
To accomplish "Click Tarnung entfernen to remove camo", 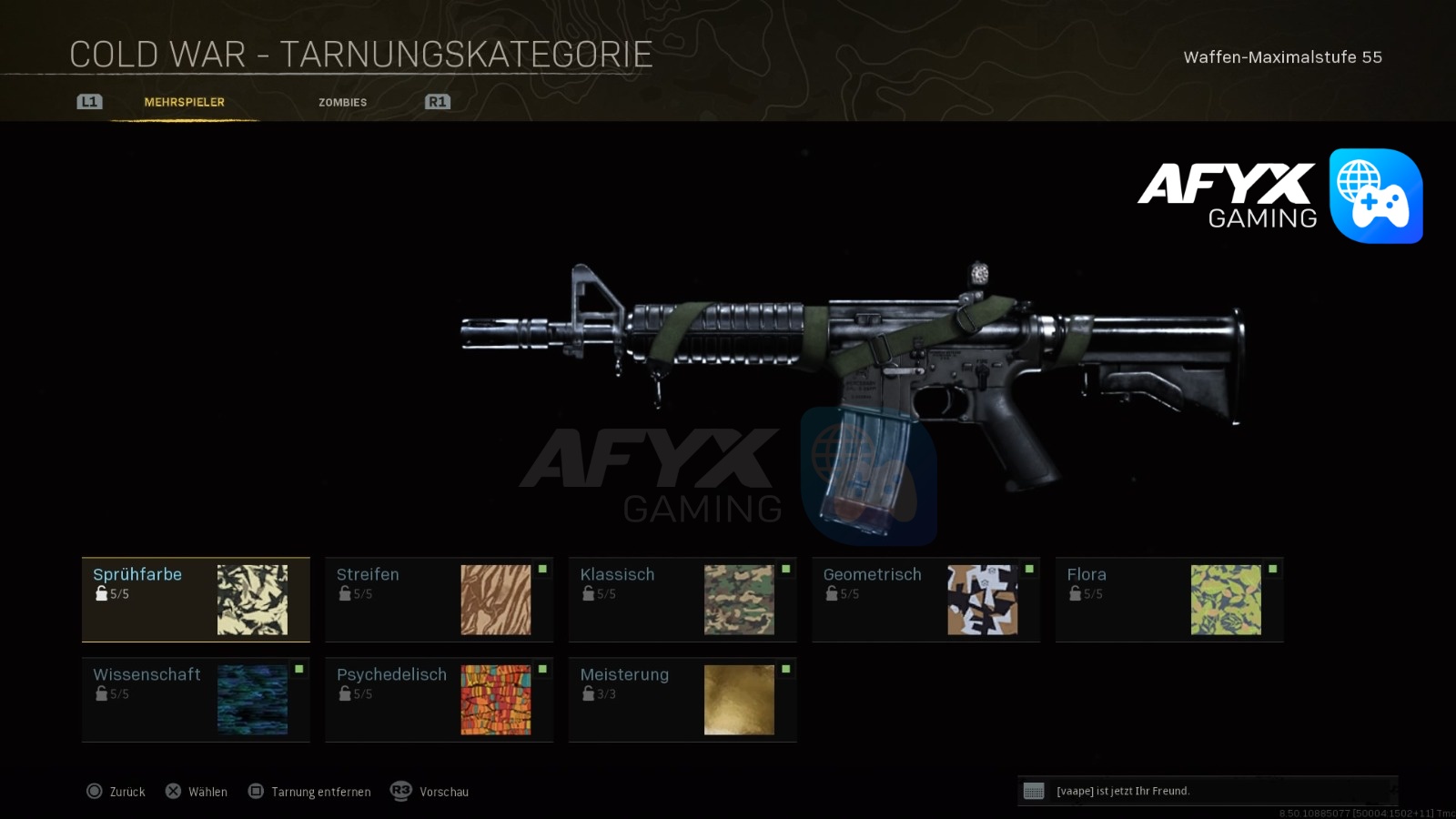I will click(310, 792).
